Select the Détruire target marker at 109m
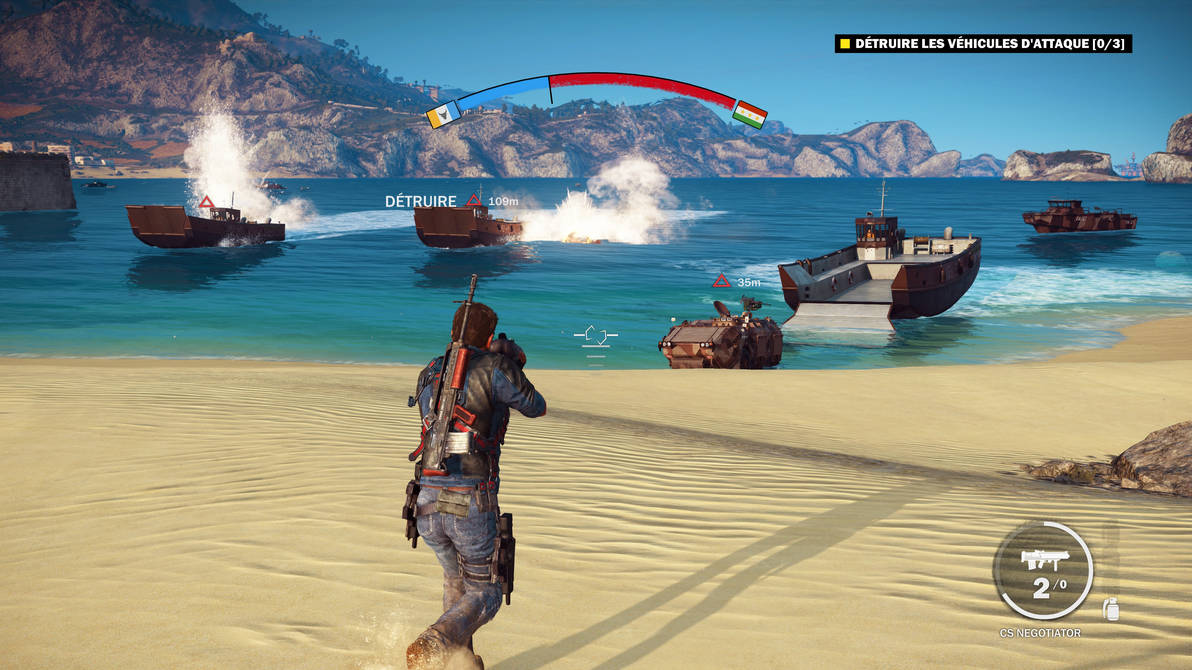Image resolution: width=1192 pixels, height=670 pixels. [474, 202]
